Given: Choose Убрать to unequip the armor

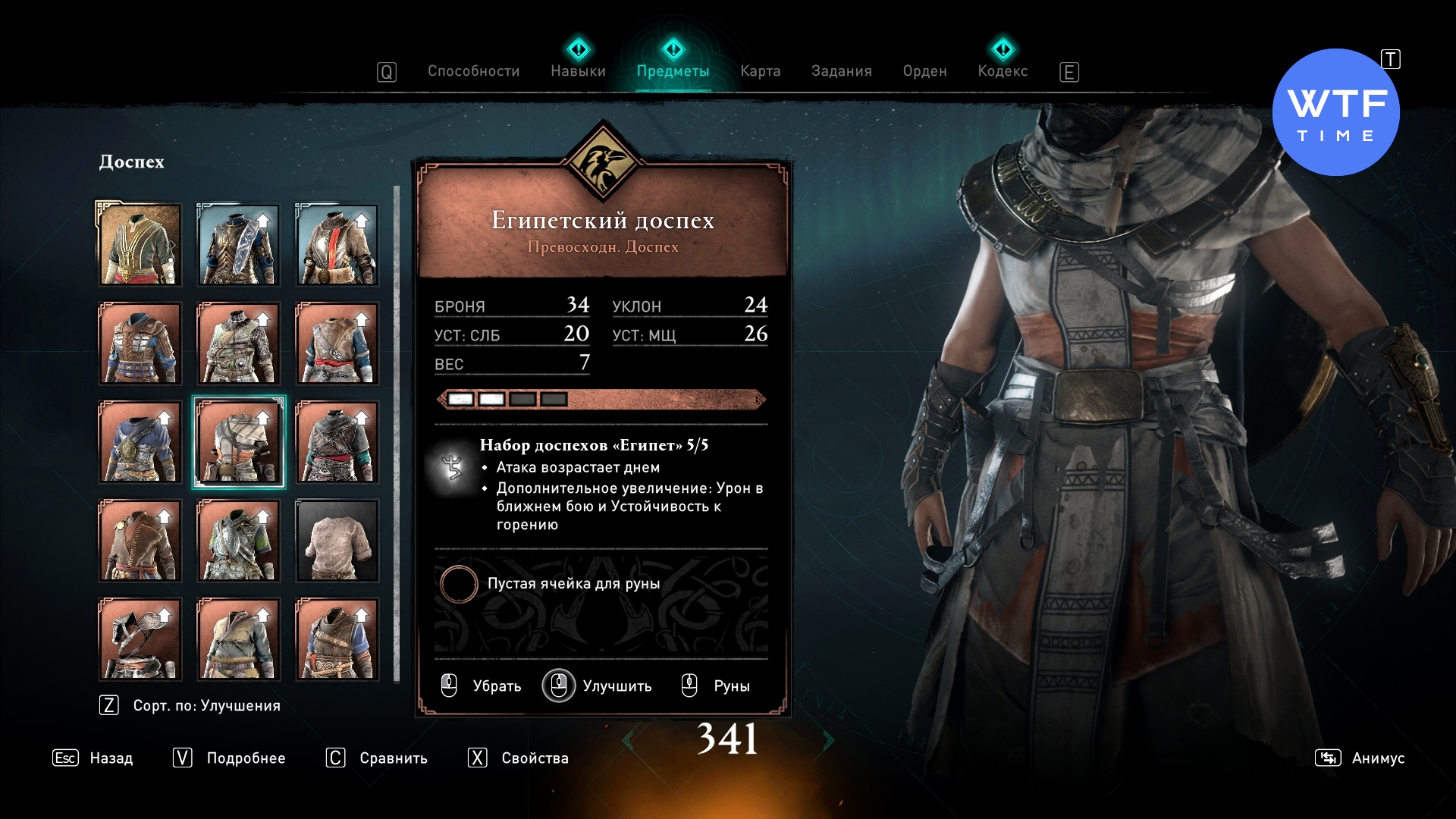Looking at the screenshot, I should point(482,686).
